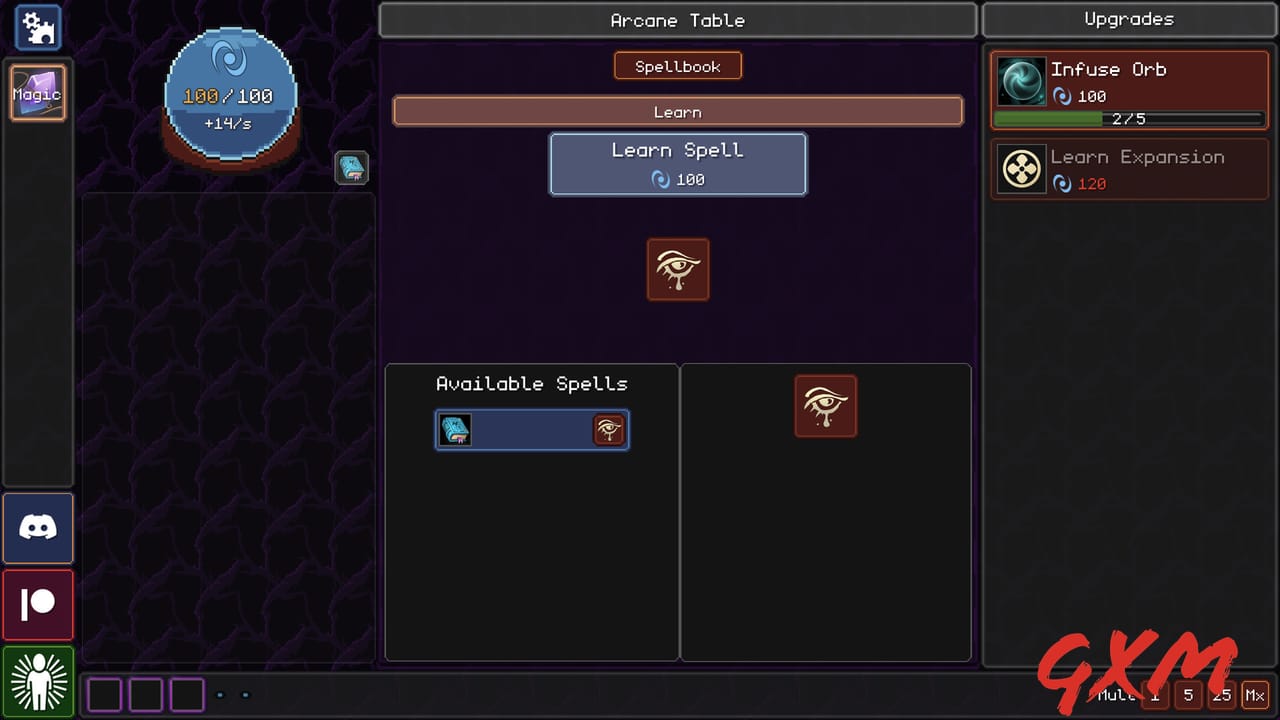Set purchase multiplier to 25
Viewport: 1280px width, 720px height.
(x=1221, y=694)
